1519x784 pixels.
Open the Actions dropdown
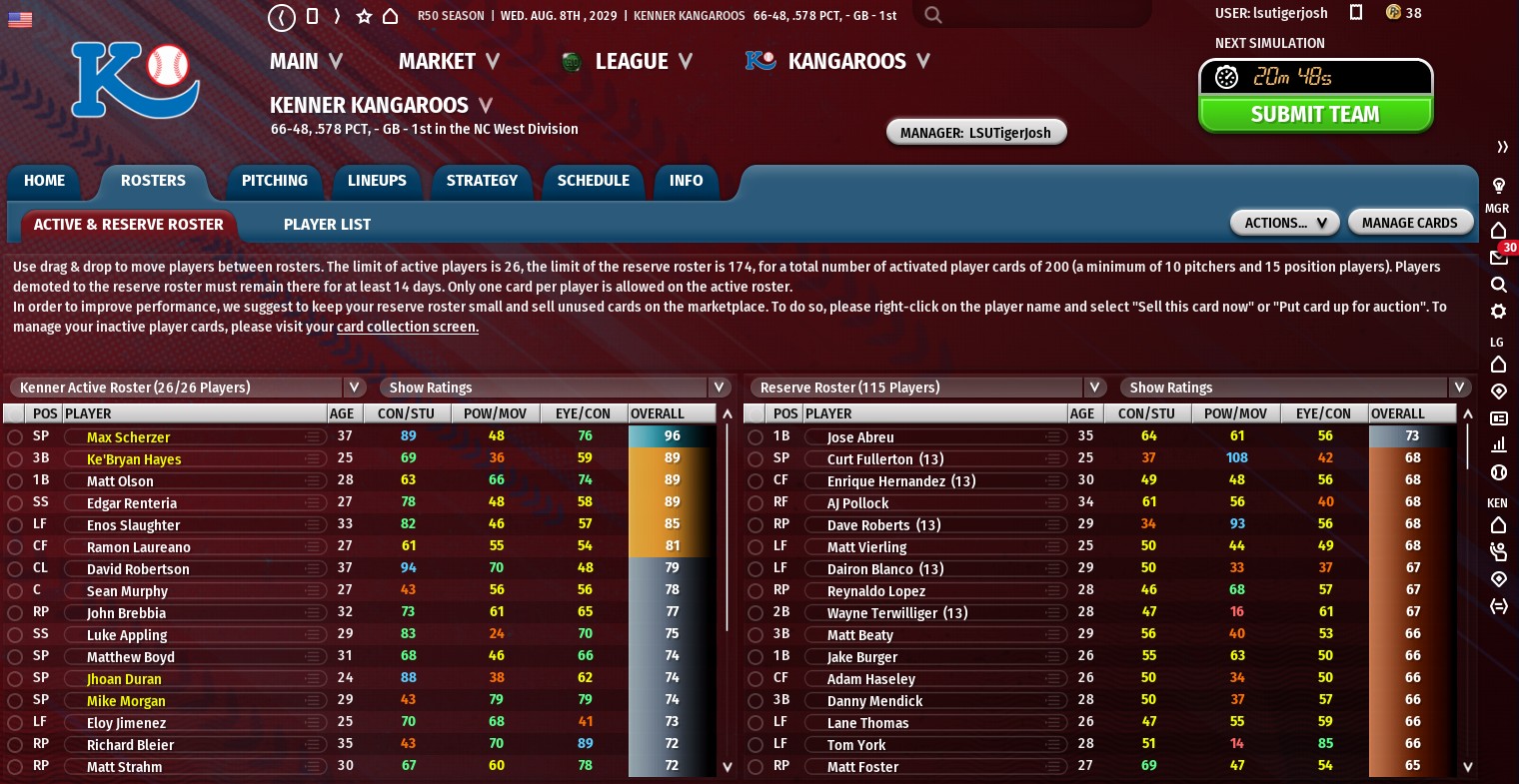[1284, 223]
